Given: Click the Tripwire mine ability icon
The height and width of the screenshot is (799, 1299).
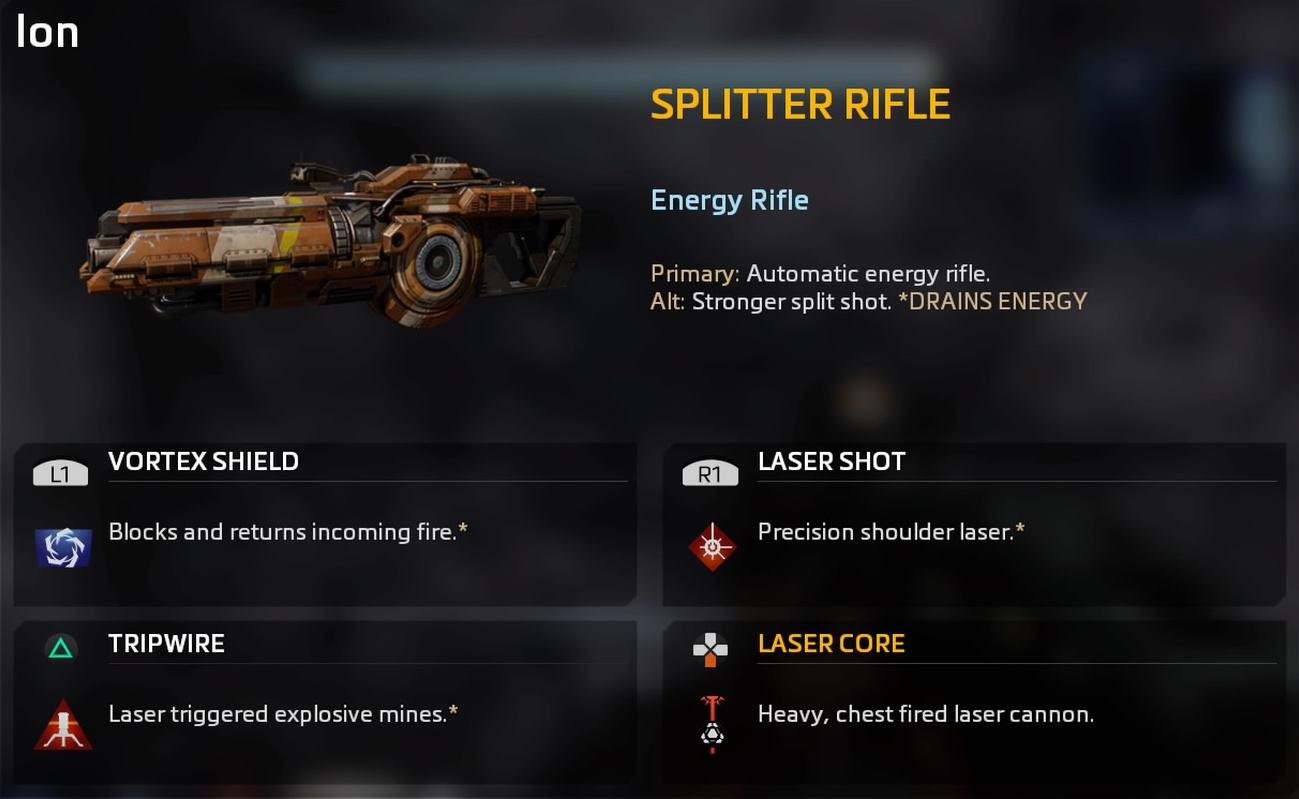Looking at the screenshot, I should point(63,726).
